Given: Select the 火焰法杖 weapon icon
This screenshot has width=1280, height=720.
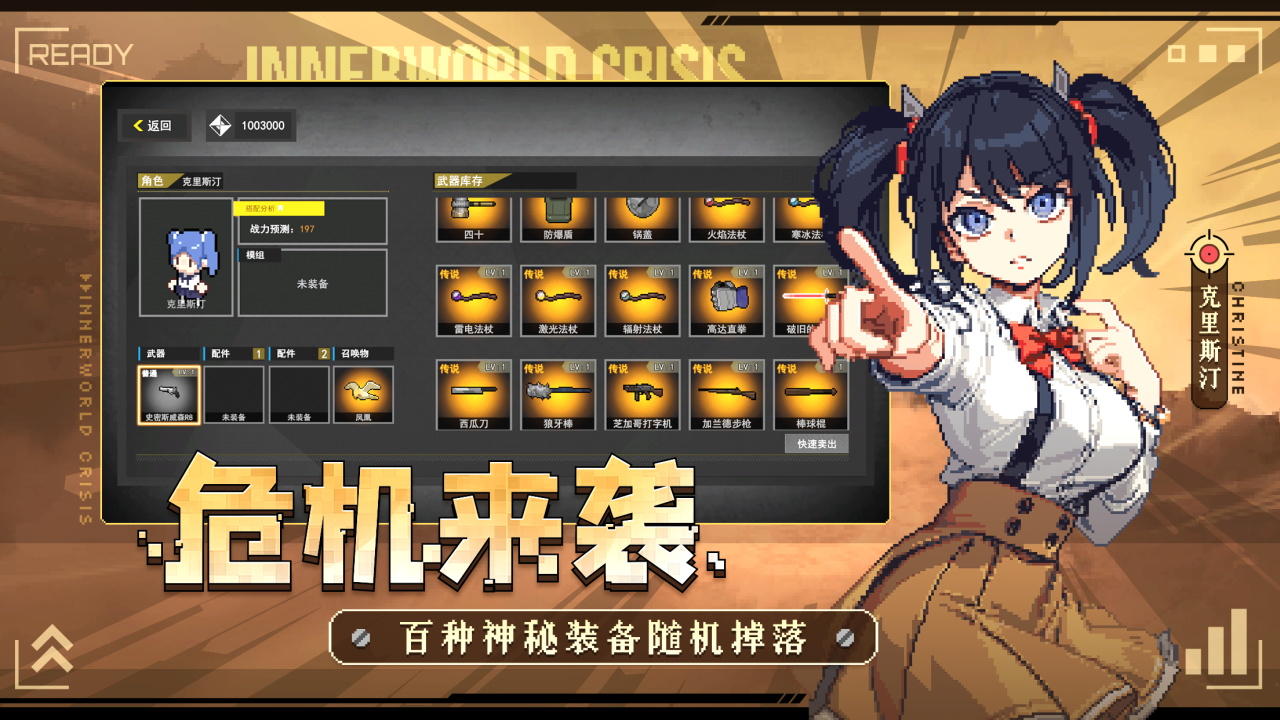Looking at the screenshot, I should tap(729, 215).
